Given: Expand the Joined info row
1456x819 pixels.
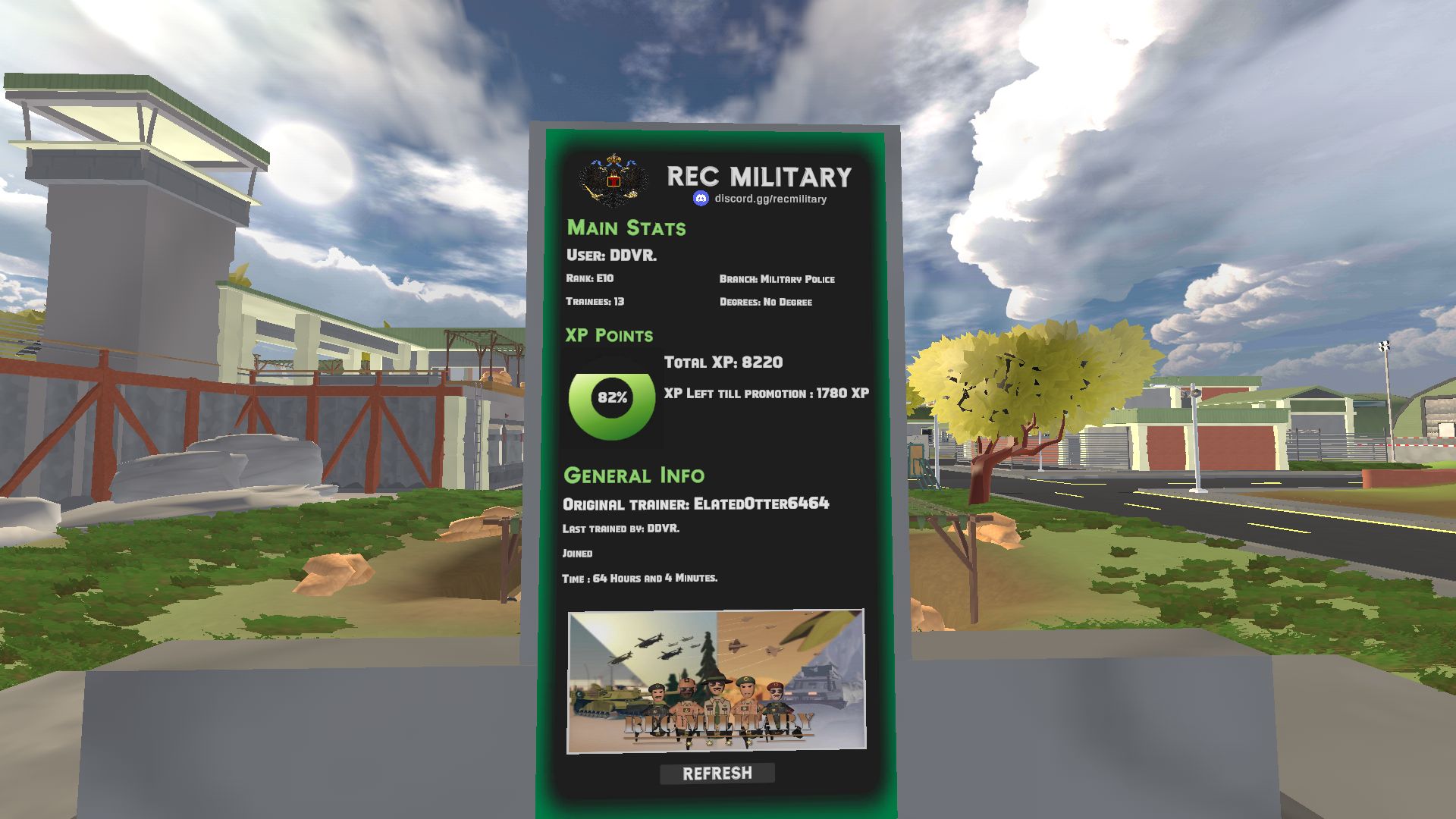Looking at the screenshot, I should tap(576, 554).
